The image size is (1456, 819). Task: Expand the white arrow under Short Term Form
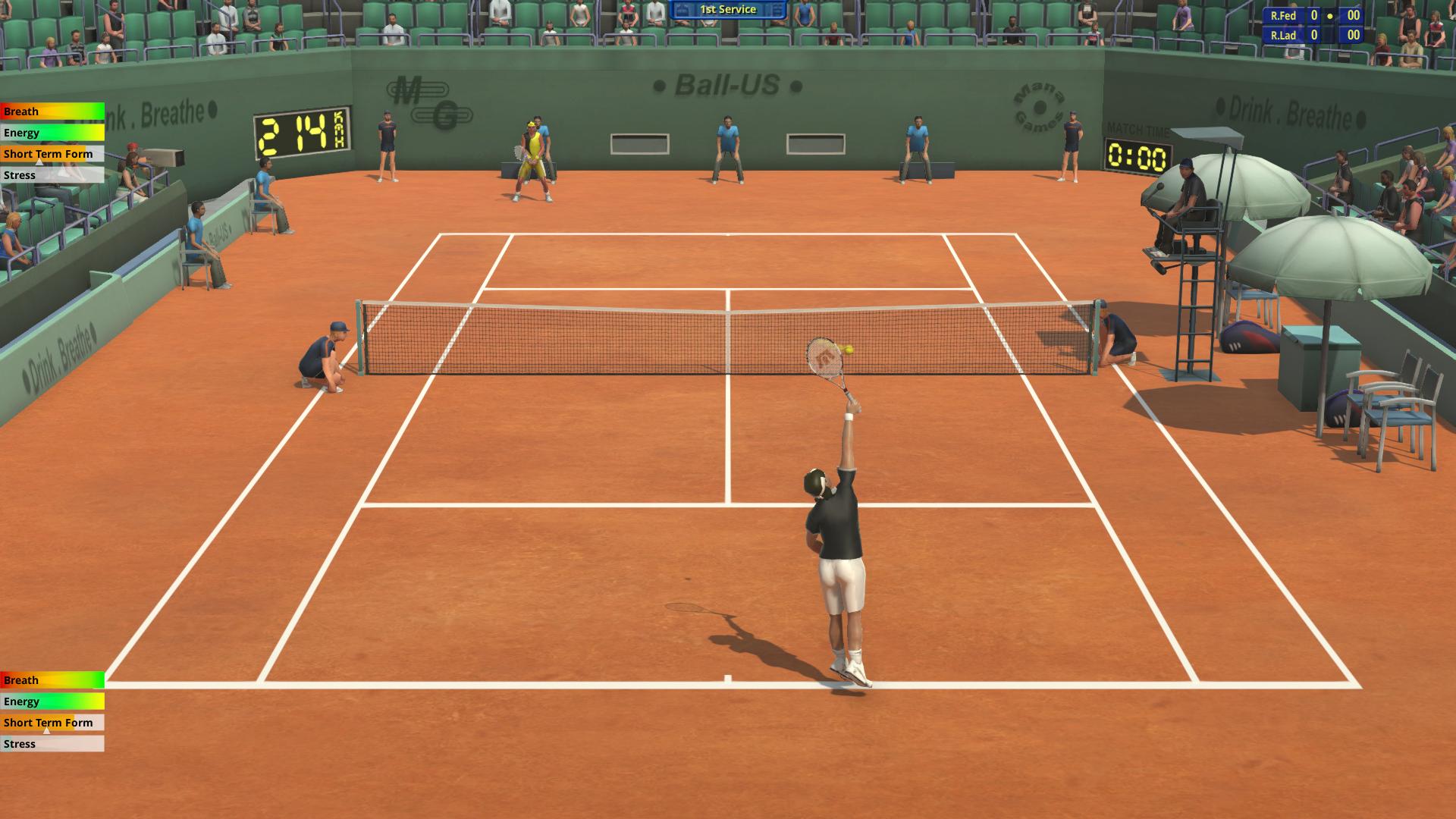pyautogui.click(x=39, y=162)
